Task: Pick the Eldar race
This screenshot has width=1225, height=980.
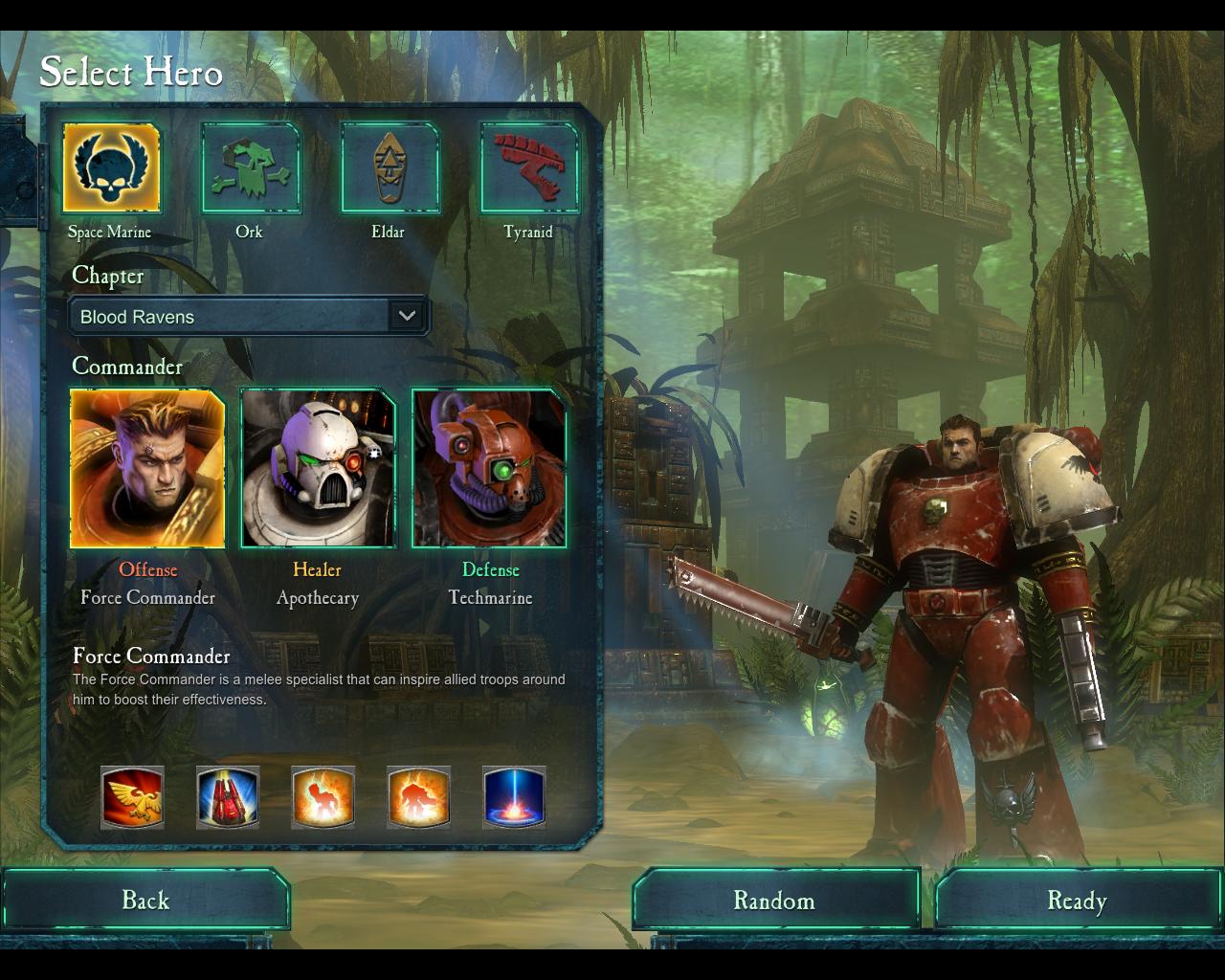Action: [390, 167]
